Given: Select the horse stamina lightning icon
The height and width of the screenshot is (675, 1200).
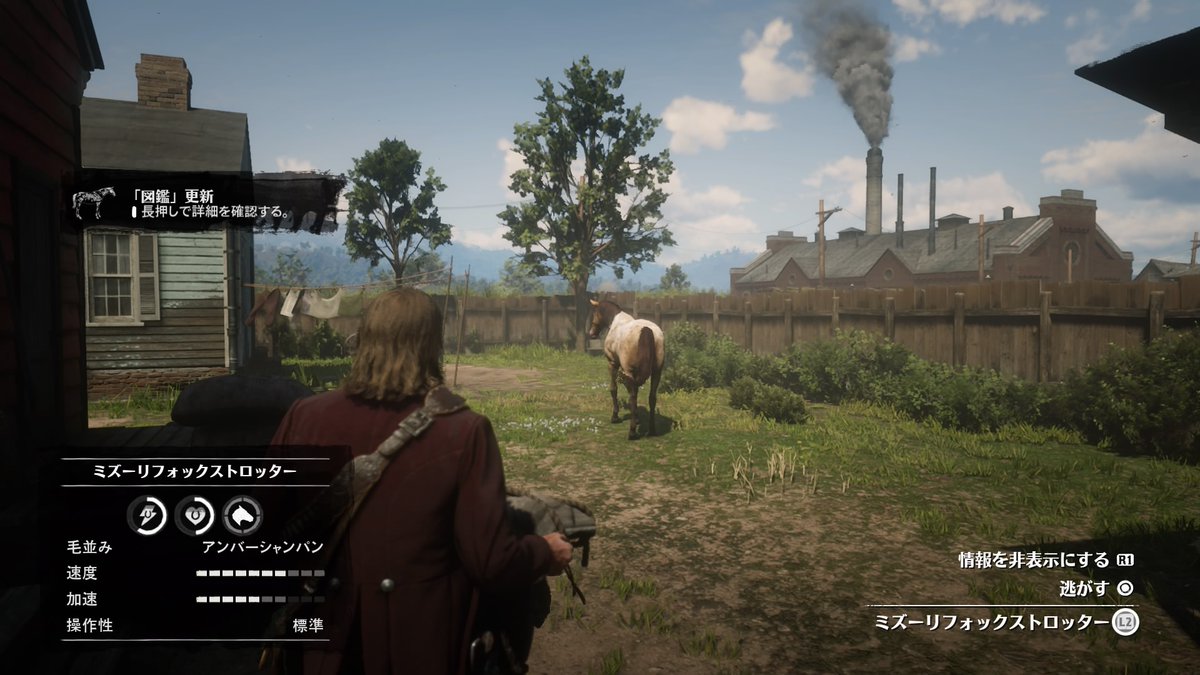Looking at the screenshot, I should pyautogui.click(x=147, y=516).
